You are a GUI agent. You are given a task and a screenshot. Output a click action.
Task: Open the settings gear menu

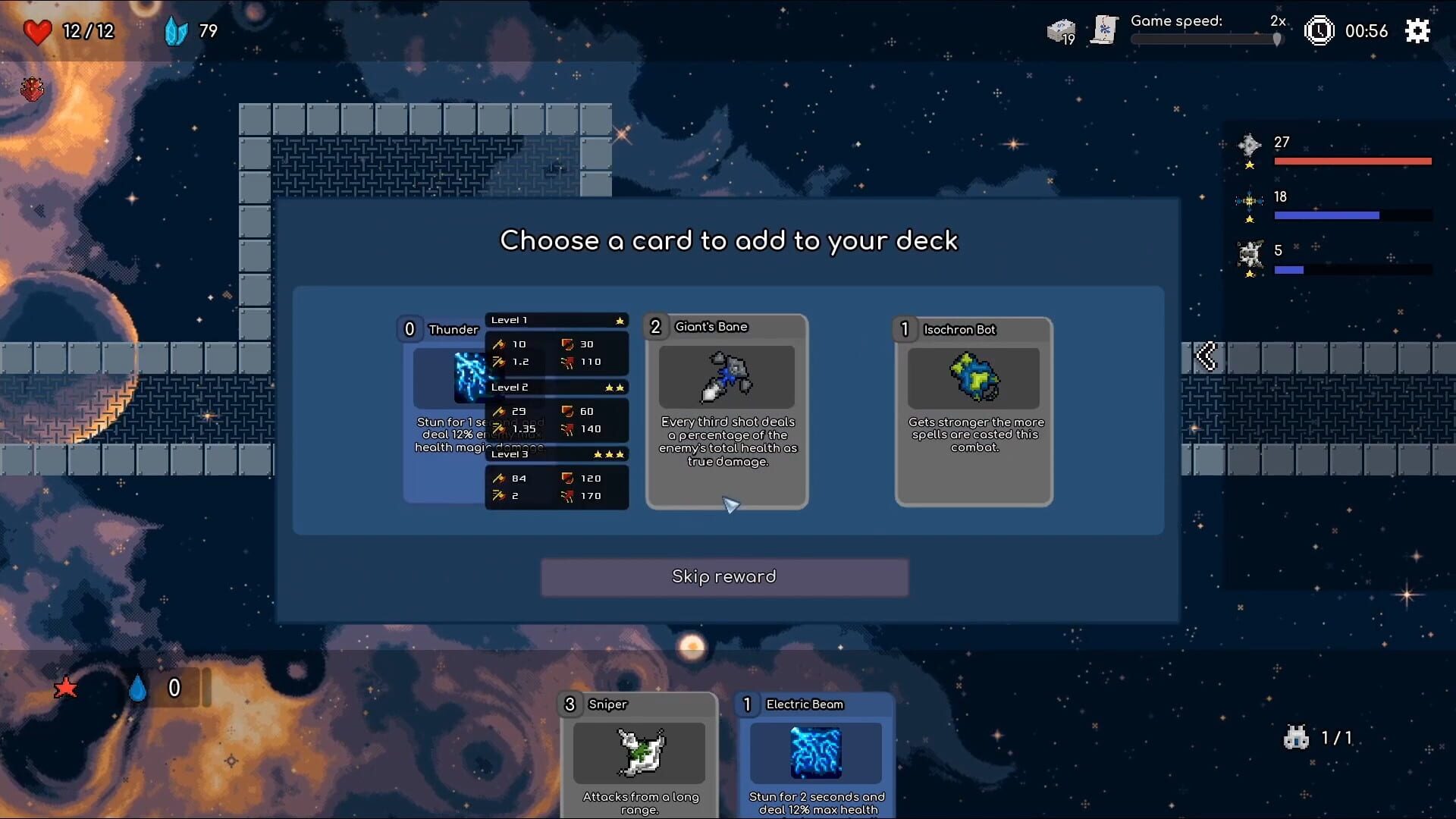pyautogui.click(x=1417, y=31)
